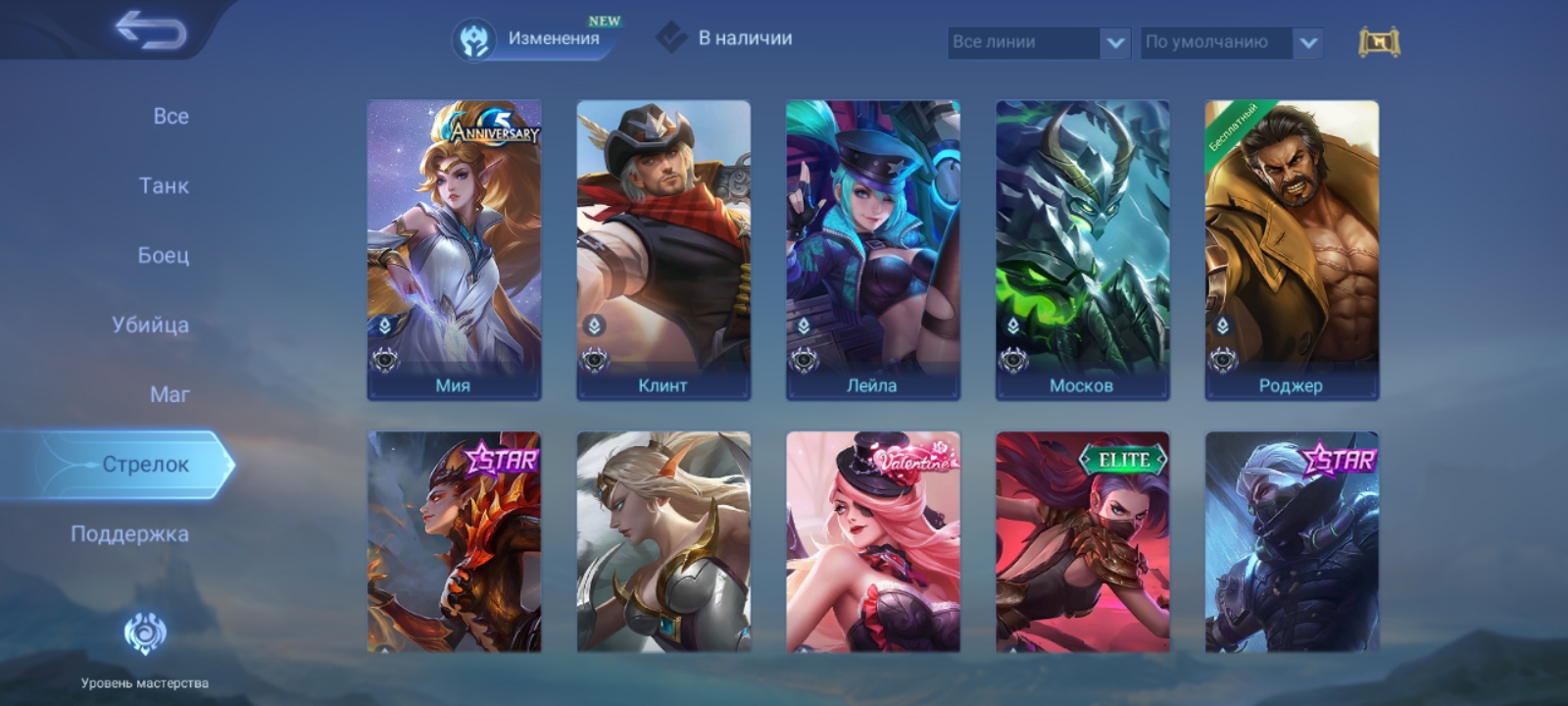Screen dimensions: 1568x706
Task: Go back using the arrow button
Action: [x=150, y=30]
